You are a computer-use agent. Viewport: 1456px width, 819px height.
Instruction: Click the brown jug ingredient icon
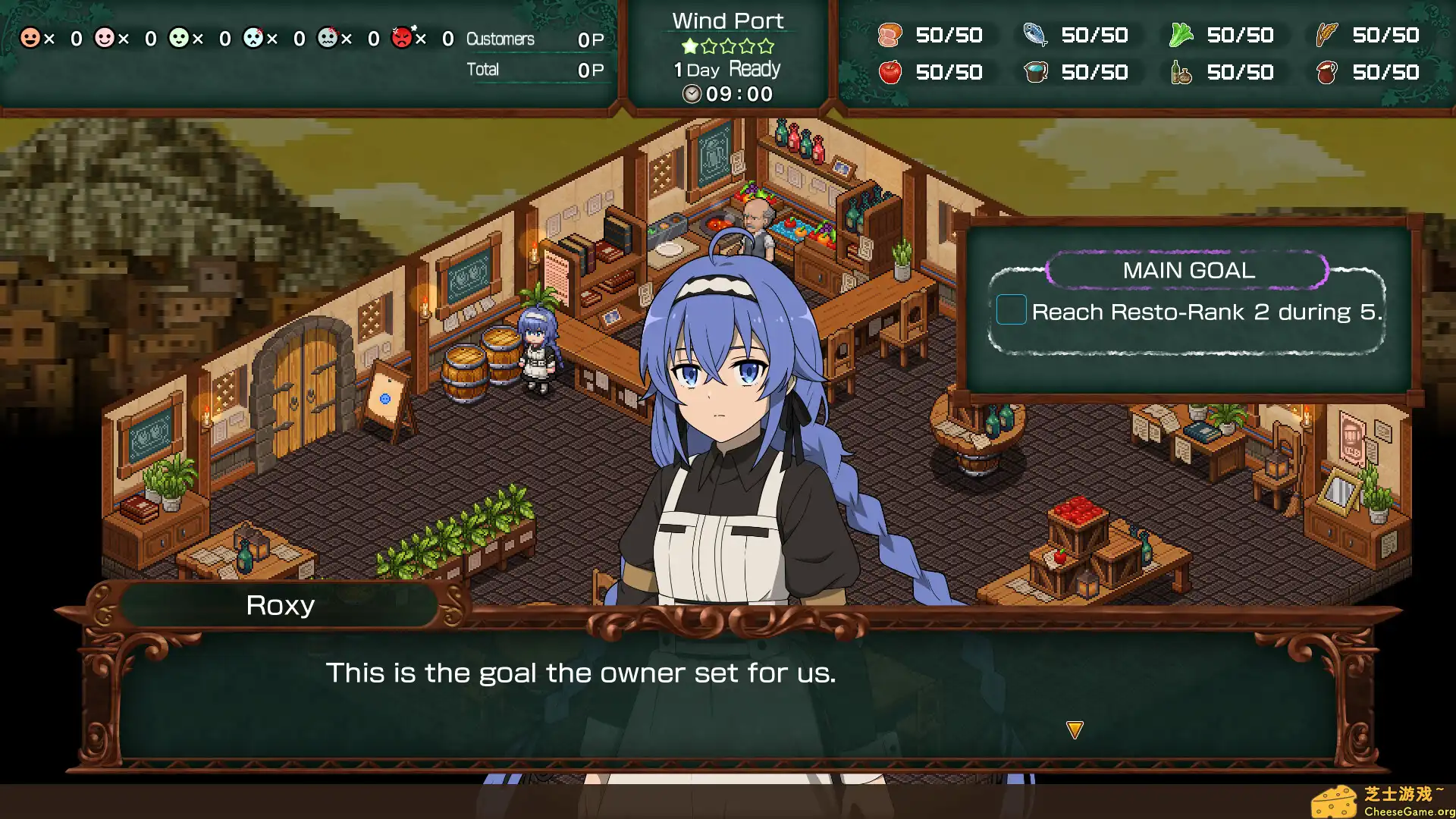click(1326, 73)
